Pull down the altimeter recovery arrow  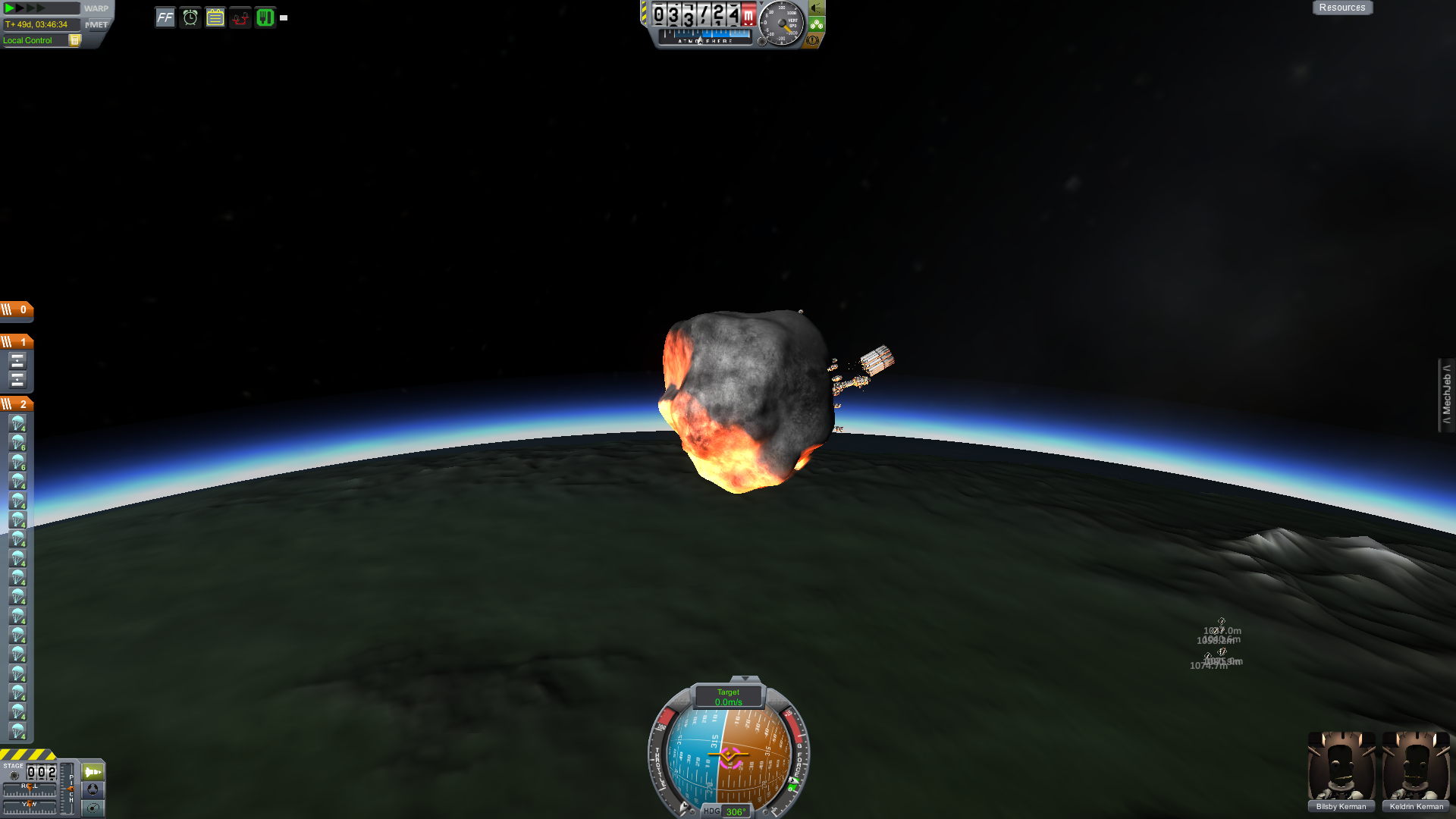pyautogui.click(x=761, y=5)
